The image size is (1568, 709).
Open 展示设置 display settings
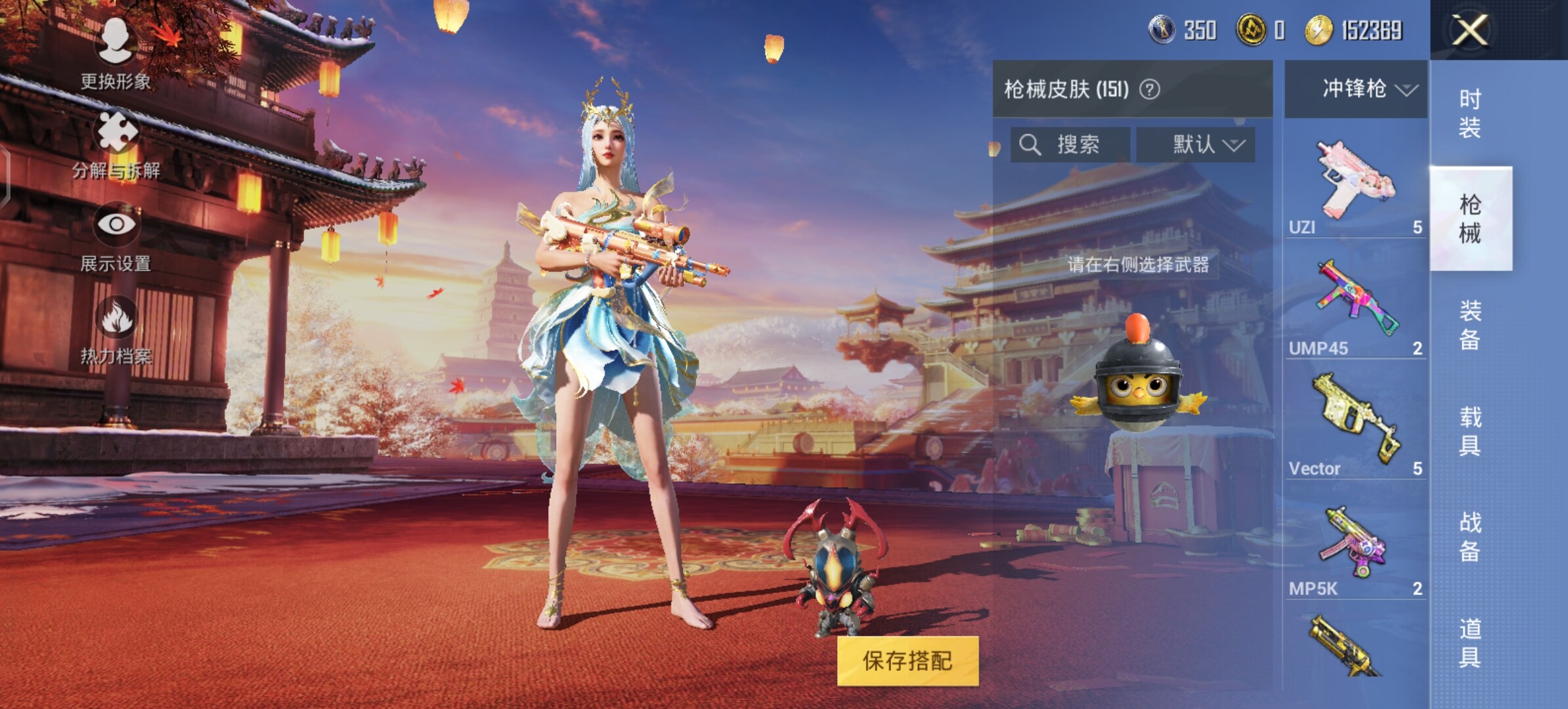pyautogui.click(x=116, y=236)
